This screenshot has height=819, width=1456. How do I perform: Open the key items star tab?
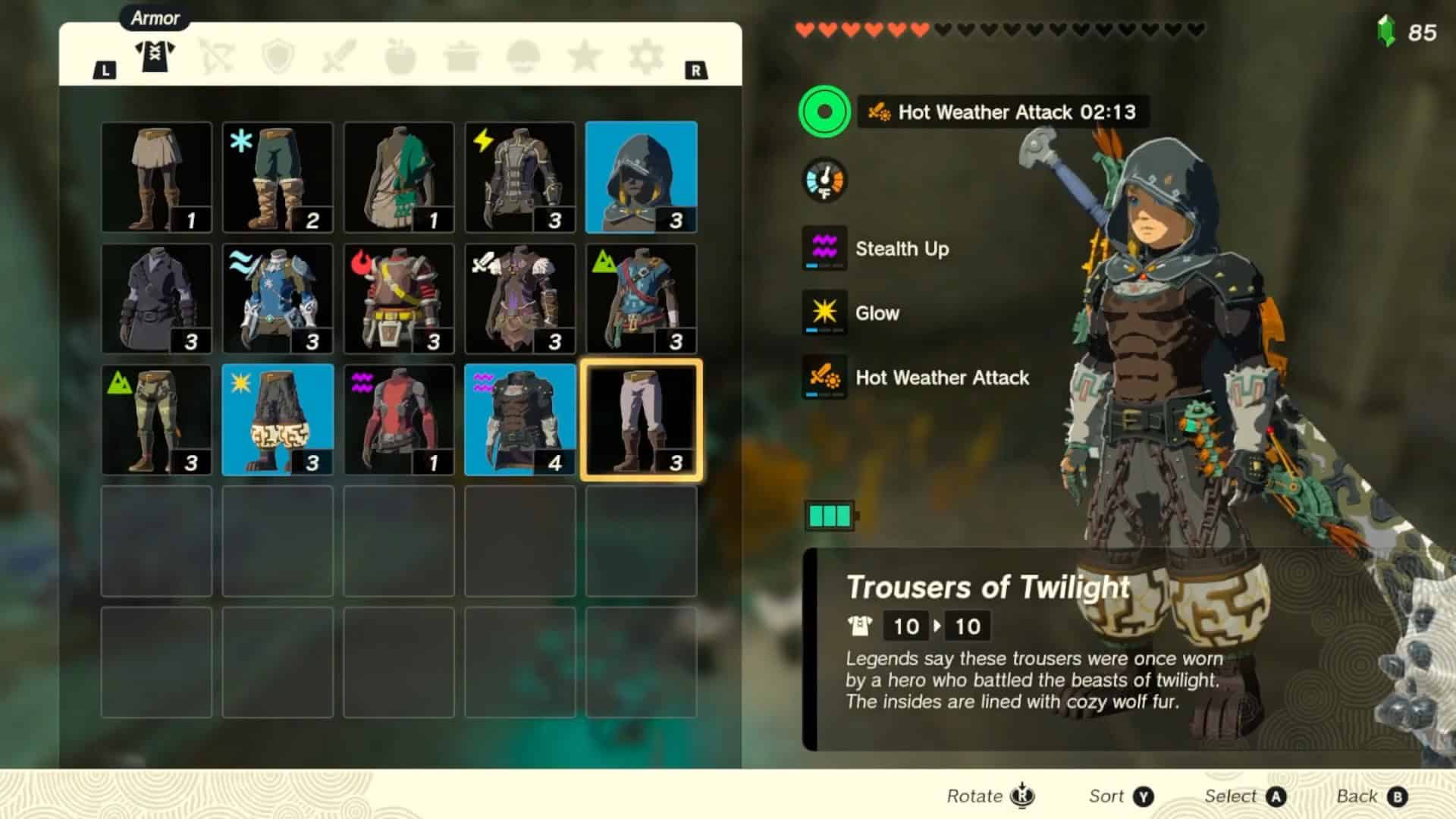[585, 56]
